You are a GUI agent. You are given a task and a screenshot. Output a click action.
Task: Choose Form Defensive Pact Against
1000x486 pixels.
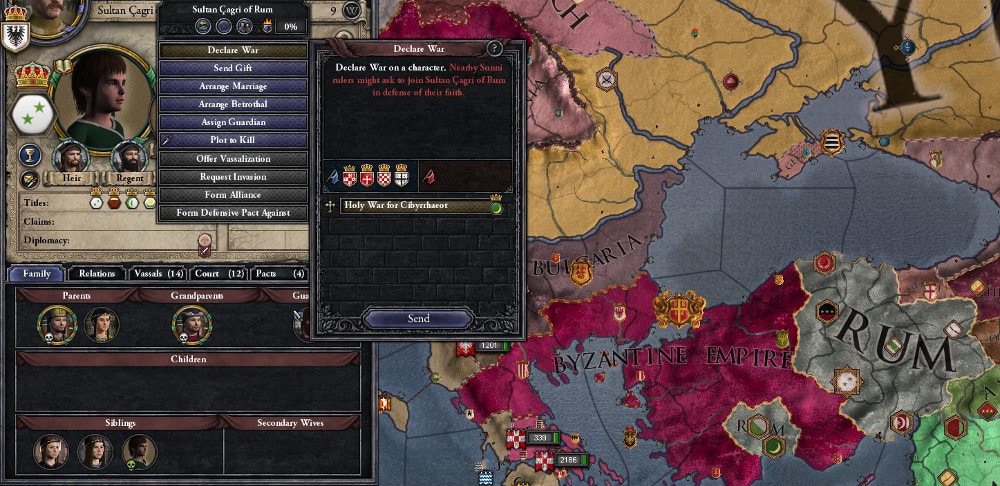point(233,212)
